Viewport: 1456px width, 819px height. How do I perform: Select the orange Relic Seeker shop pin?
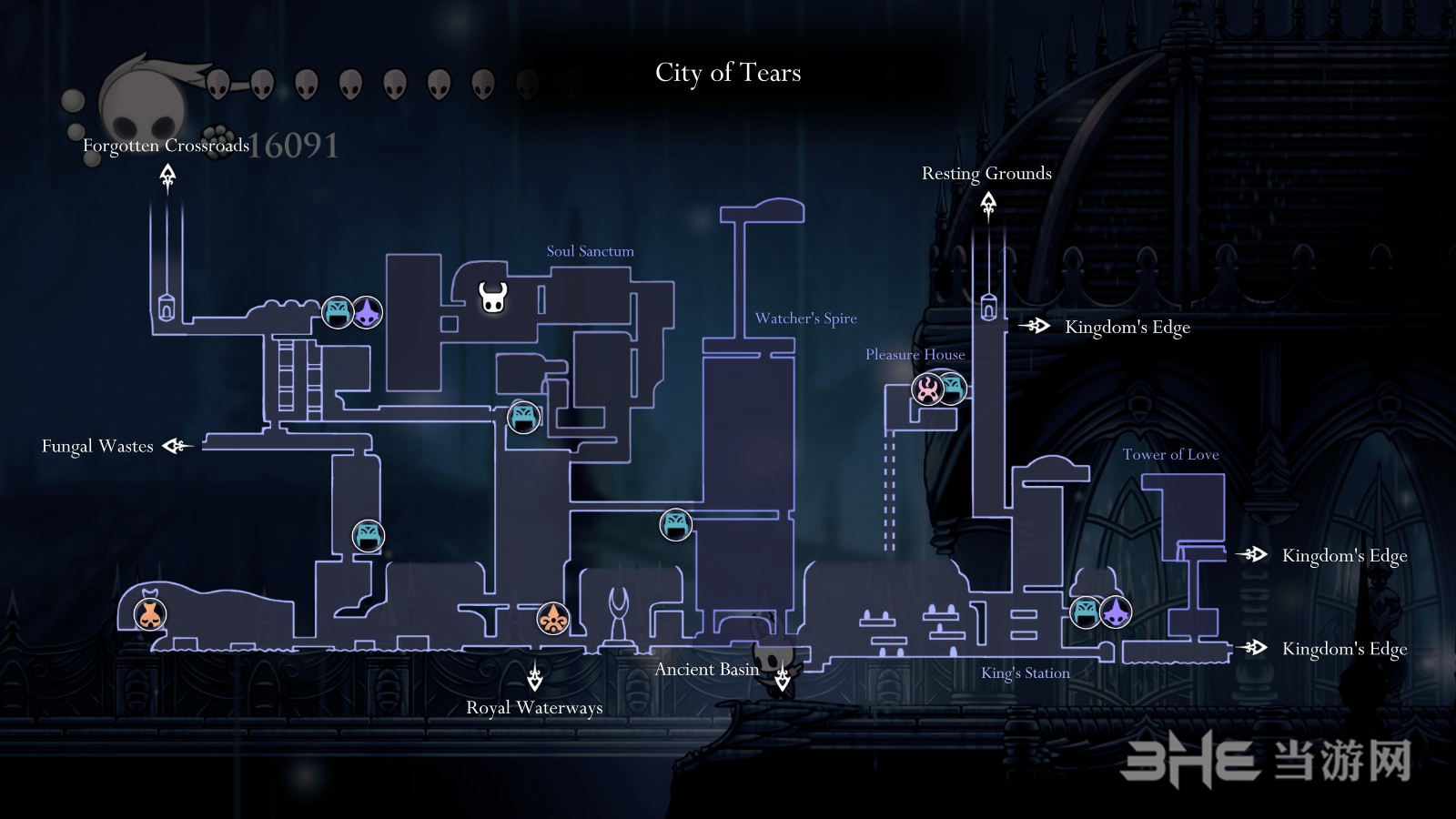coord(552,619)
